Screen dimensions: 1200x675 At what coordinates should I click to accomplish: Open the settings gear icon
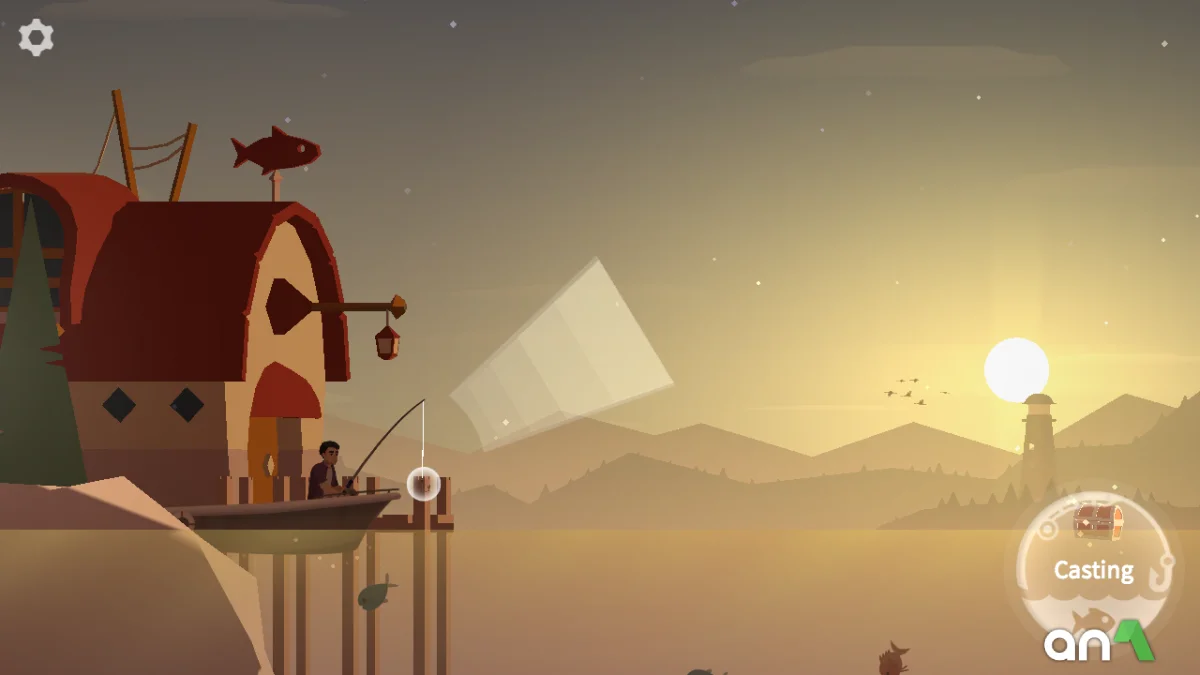(36, 38)
